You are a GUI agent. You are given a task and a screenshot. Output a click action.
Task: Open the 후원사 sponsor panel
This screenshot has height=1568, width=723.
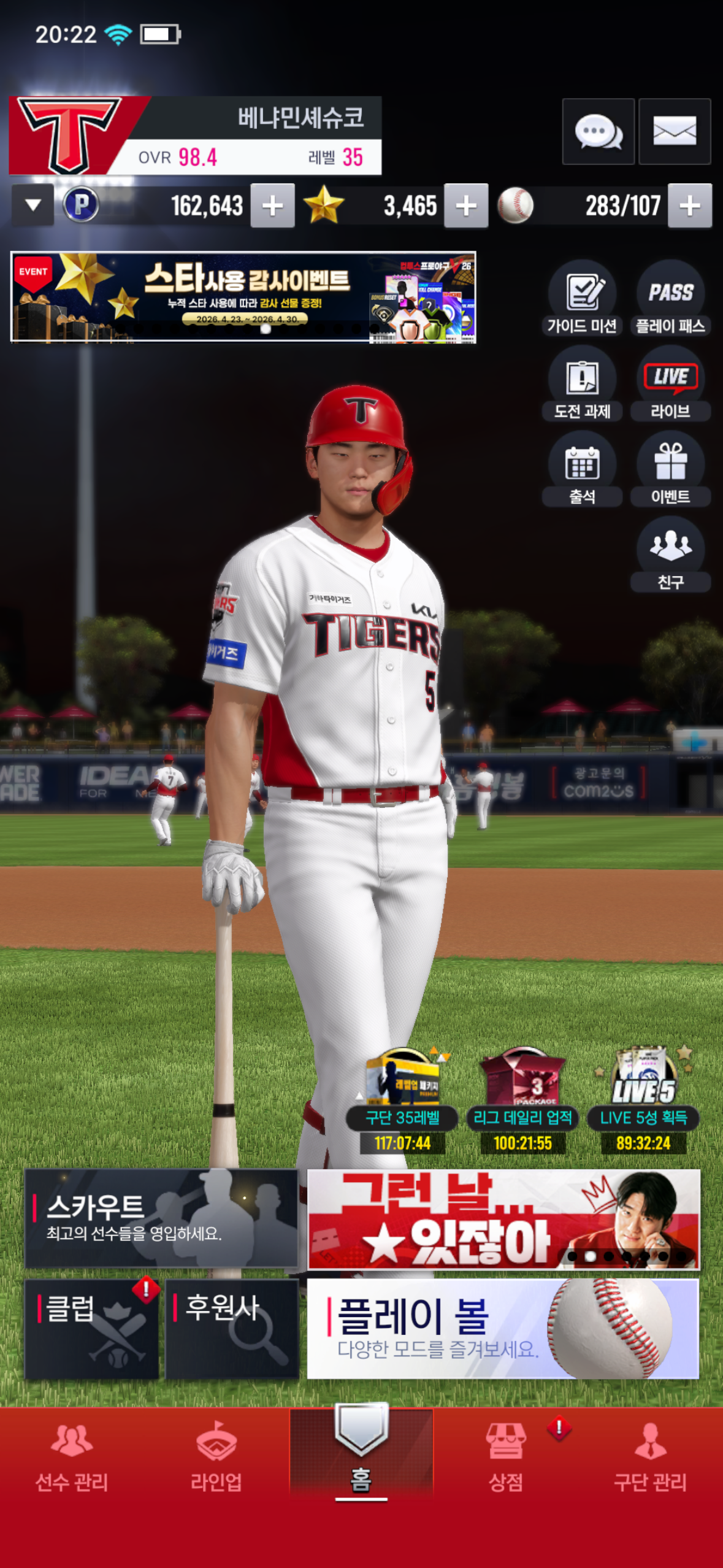point(232,1329)
